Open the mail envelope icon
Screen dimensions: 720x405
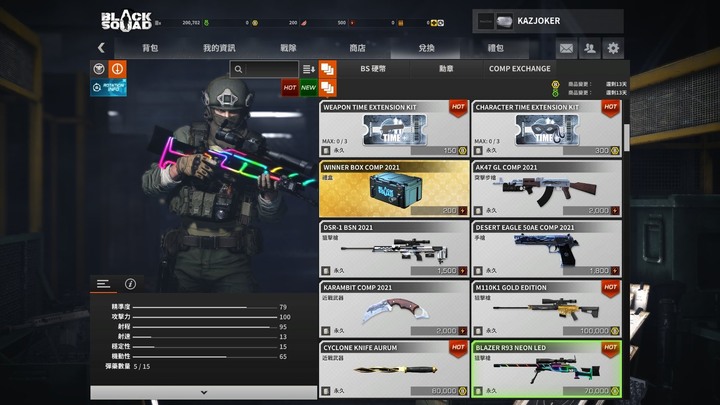(566, 47)
